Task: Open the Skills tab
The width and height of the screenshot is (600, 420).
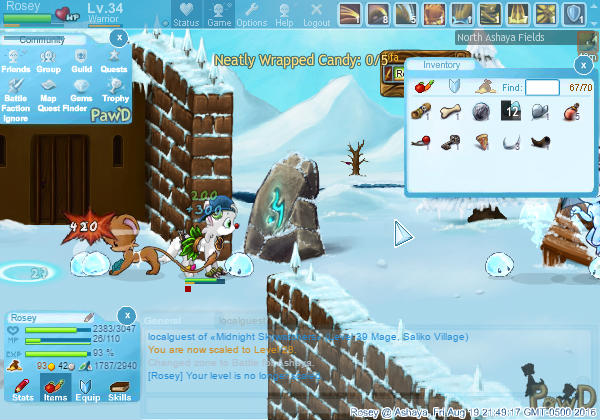Action: coord(119,390)
